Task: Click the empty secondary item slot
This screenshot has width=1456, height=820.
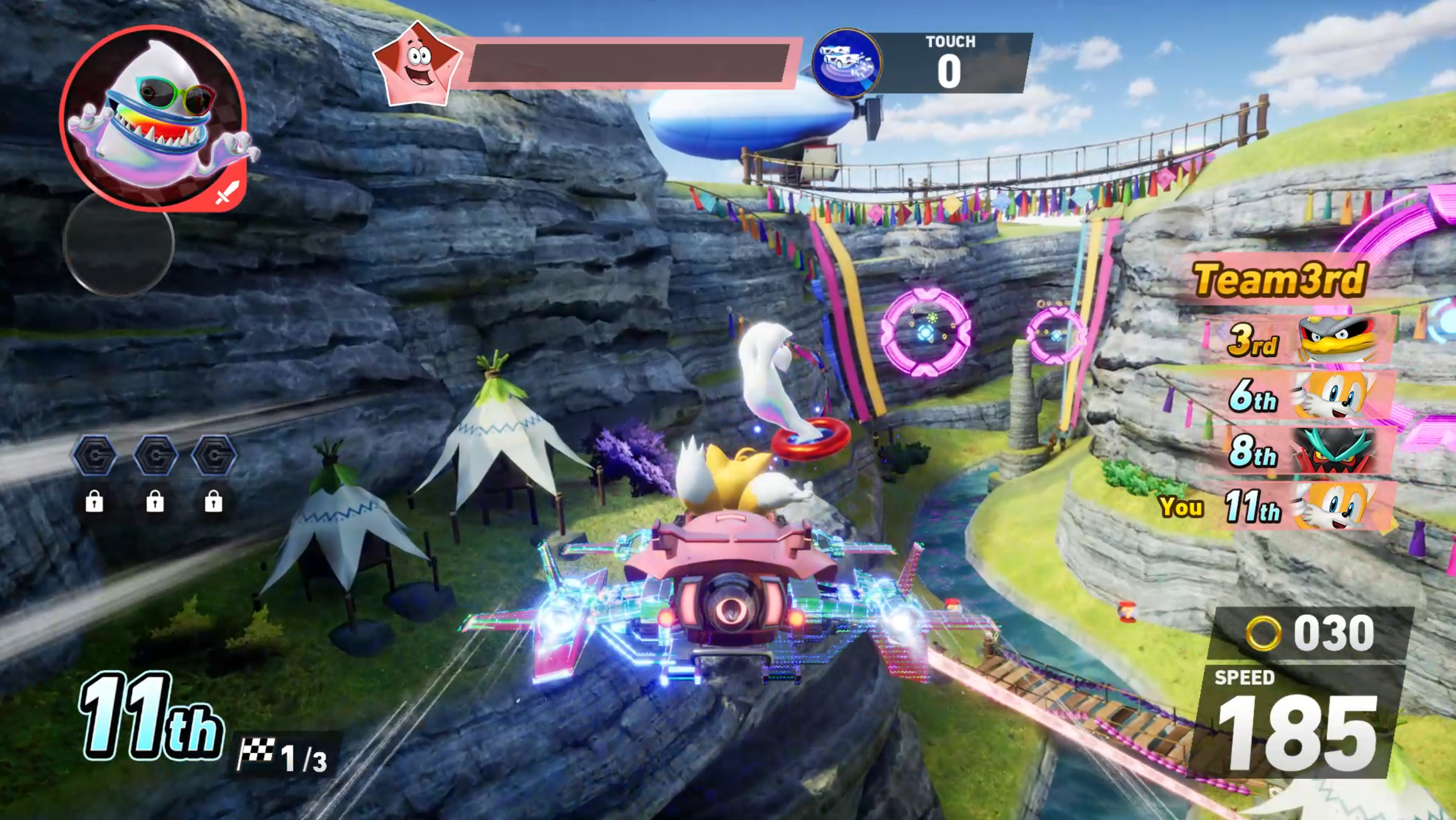Action: (x=118, y=244)
